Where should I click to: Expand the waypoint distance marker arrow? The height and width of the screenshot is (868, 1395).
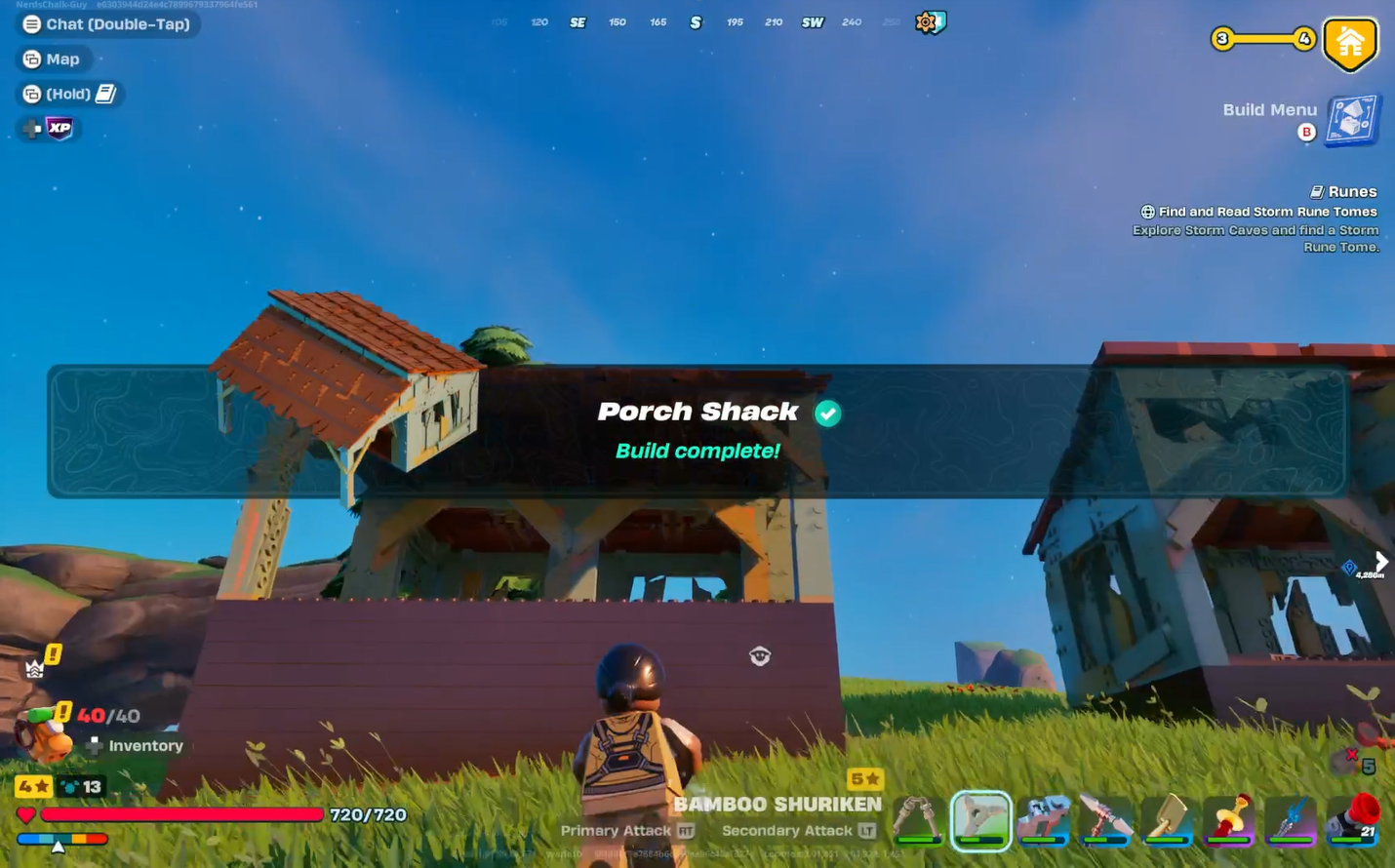(1382, 561)
